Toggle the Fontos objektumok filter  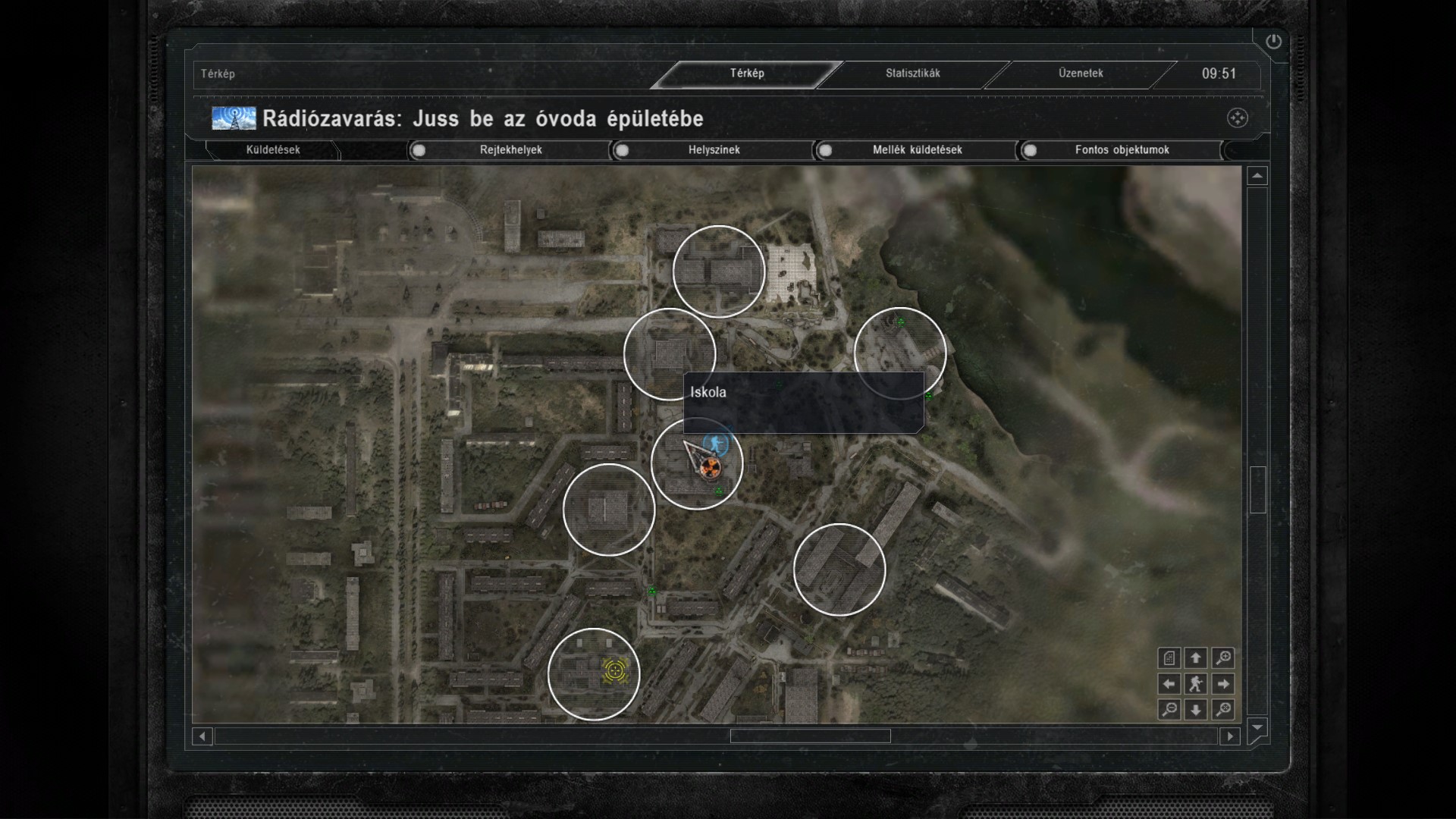pyautogui.click(x=1030, y=150)
